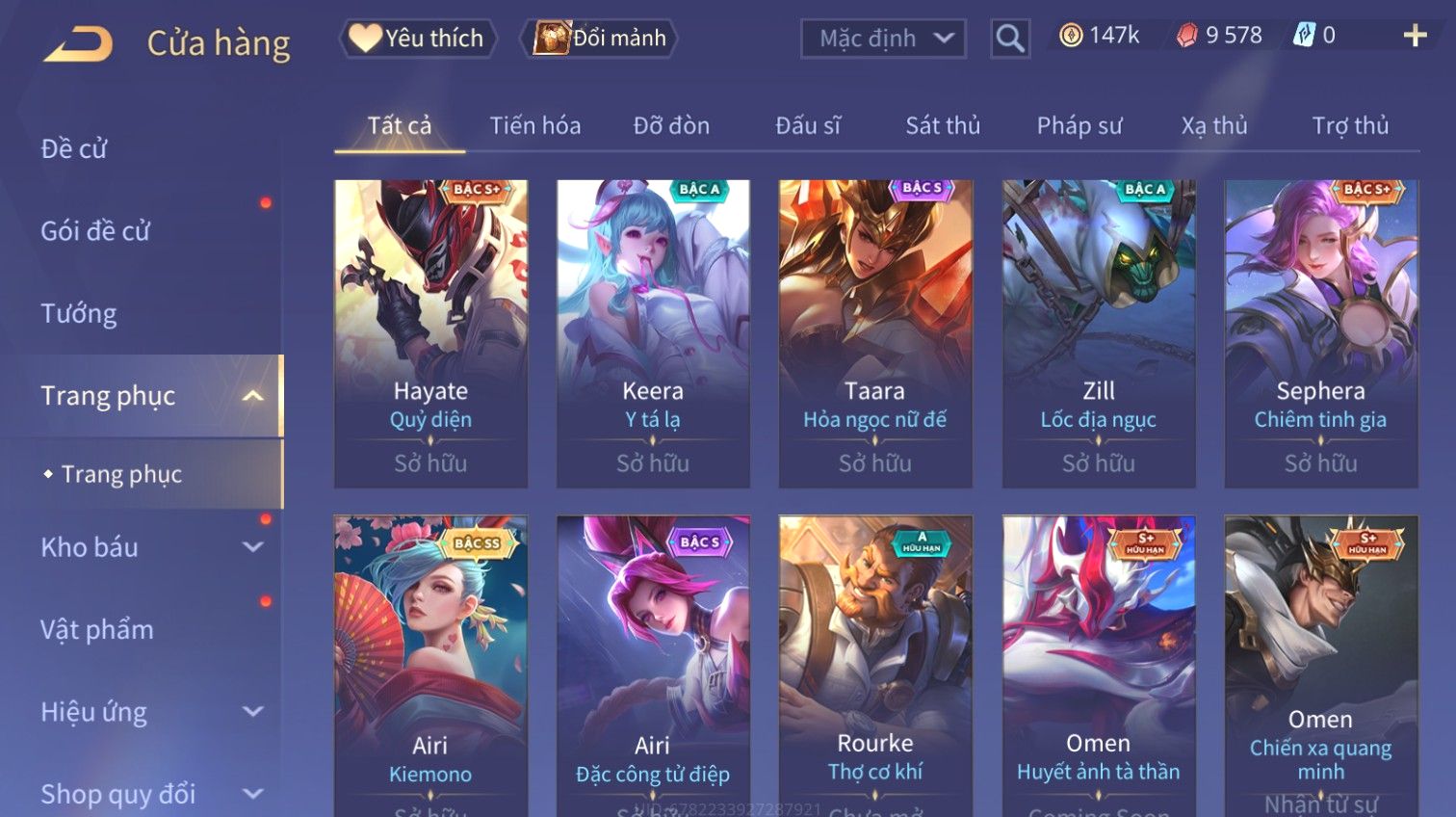Click the magnifying glass search button
Image resolution: width=1456 pixels, height=817 pixels.
pyautogui.click(x=1010, y=39)
